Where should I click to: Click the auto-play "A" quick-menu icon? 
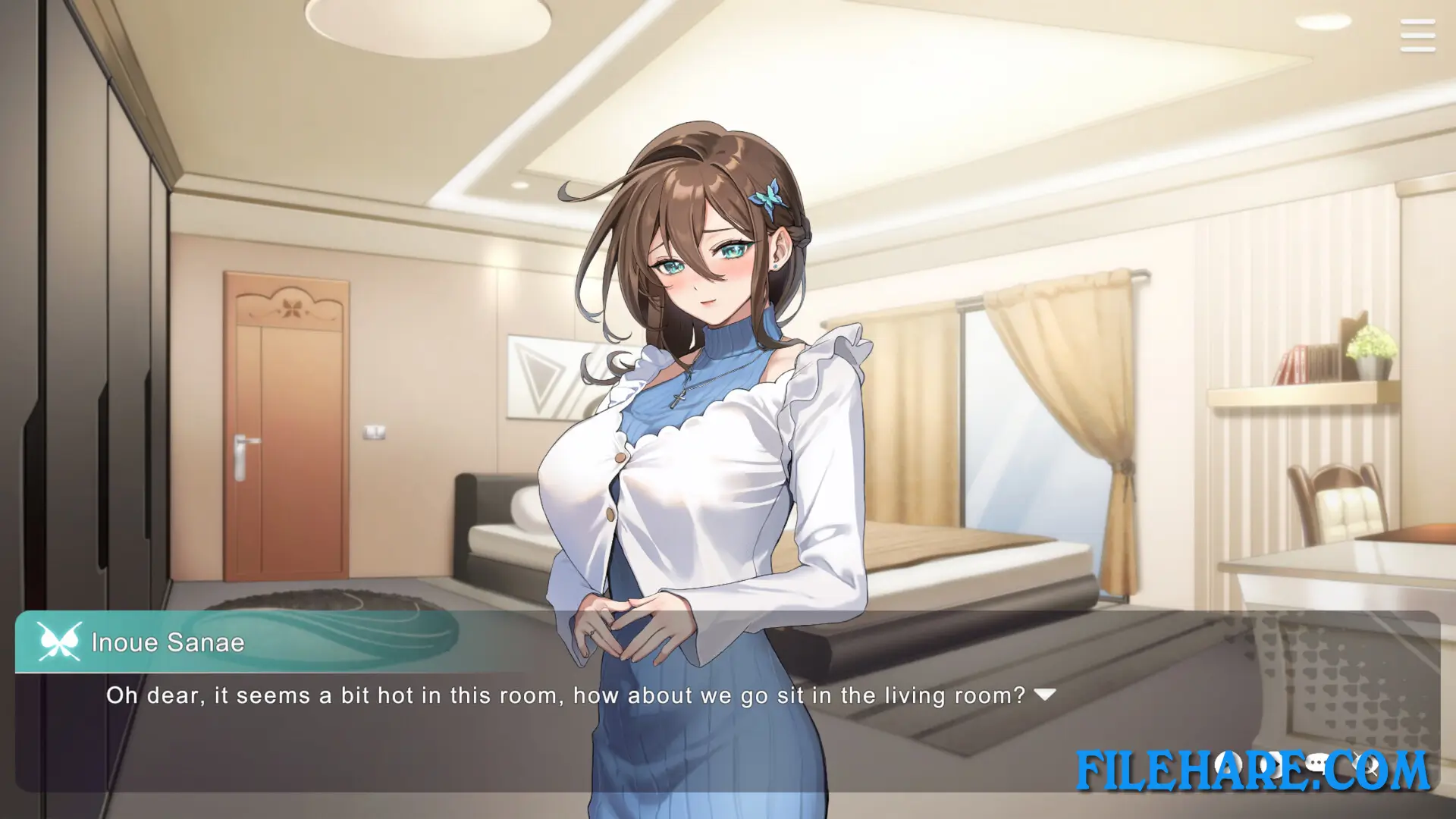(x=1228, y=764)
